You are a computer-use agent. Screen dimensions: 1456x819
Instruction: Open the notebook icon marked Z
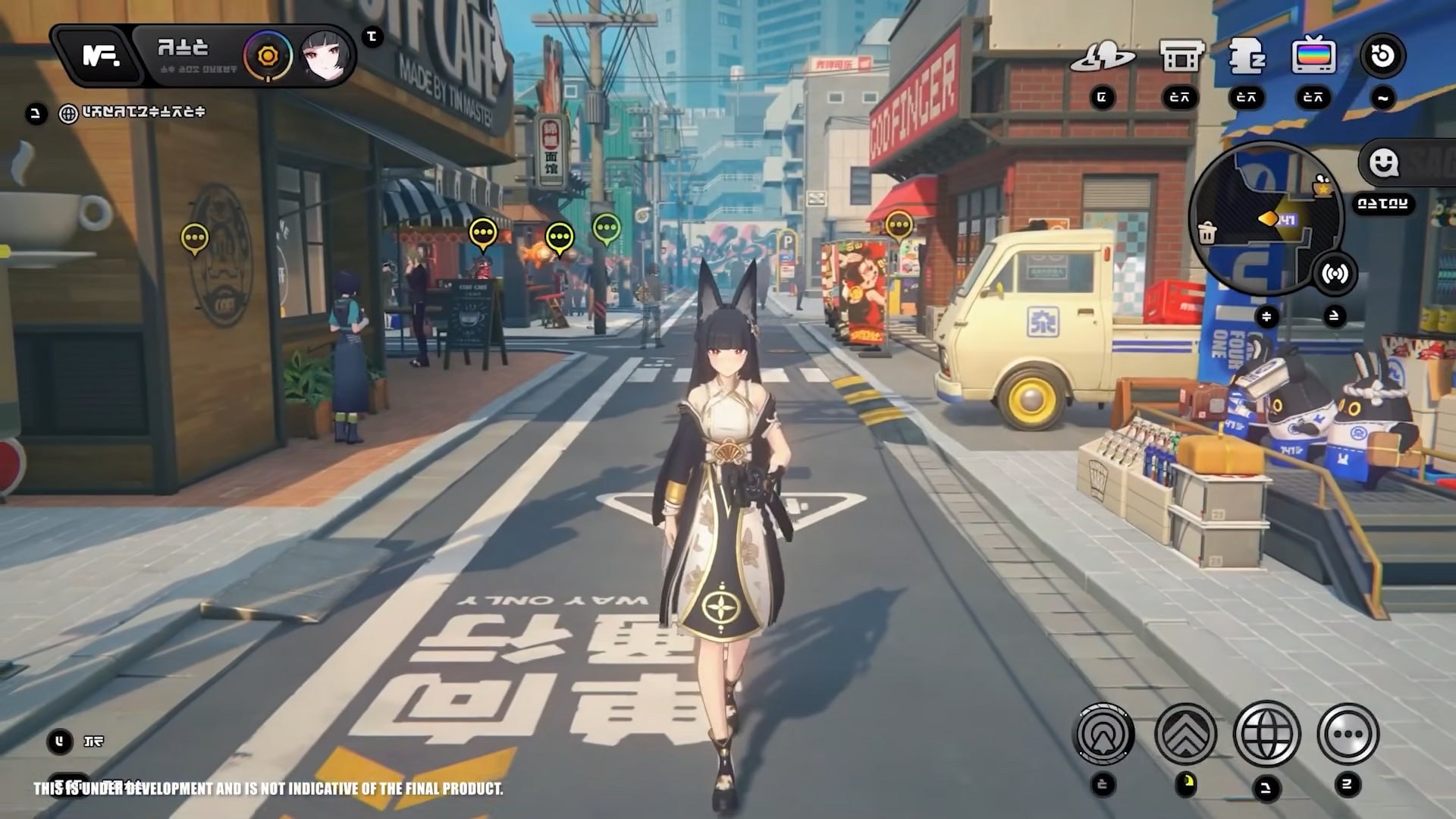click(1246, 57)
